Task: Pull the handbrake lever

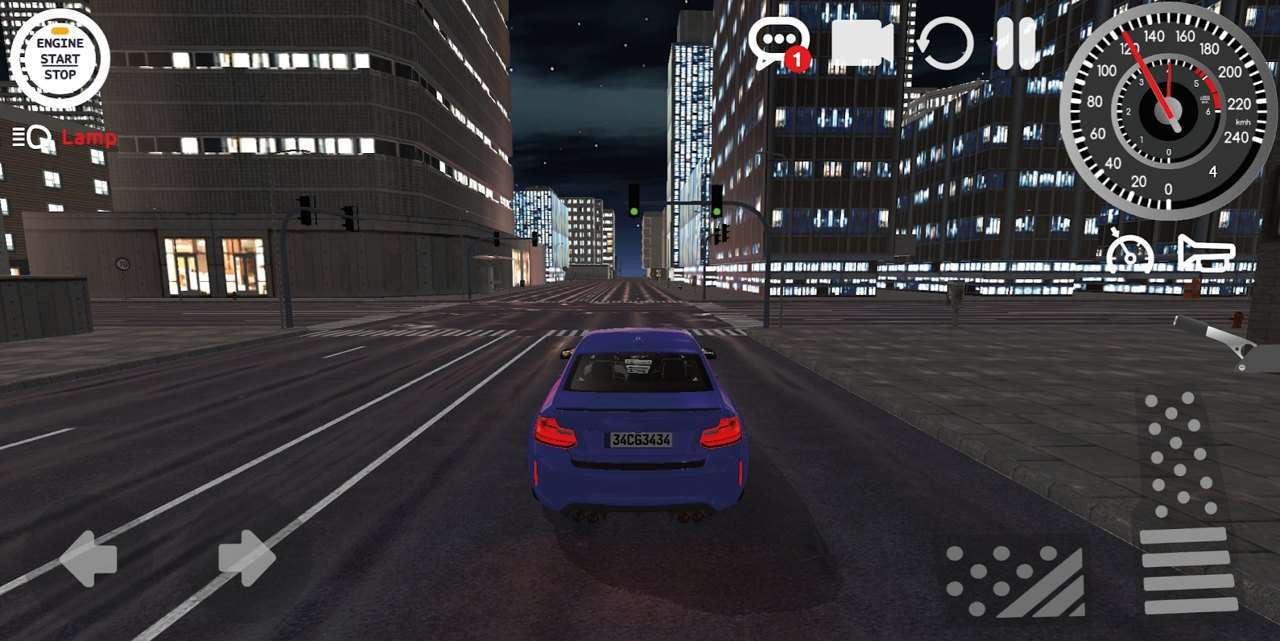Action: pyautogui.click(x=1217, y=340)
